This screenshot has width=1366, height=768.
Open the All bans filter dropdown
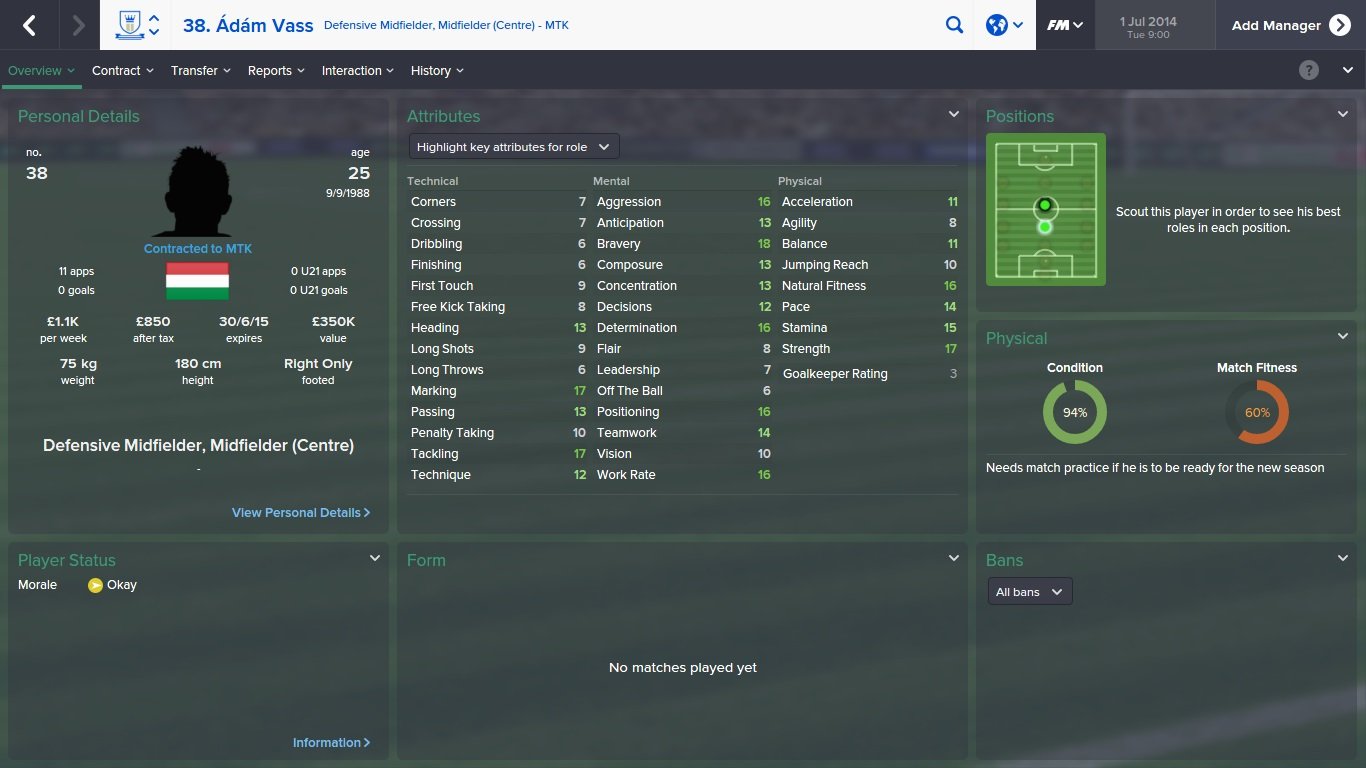[1029, 591]
